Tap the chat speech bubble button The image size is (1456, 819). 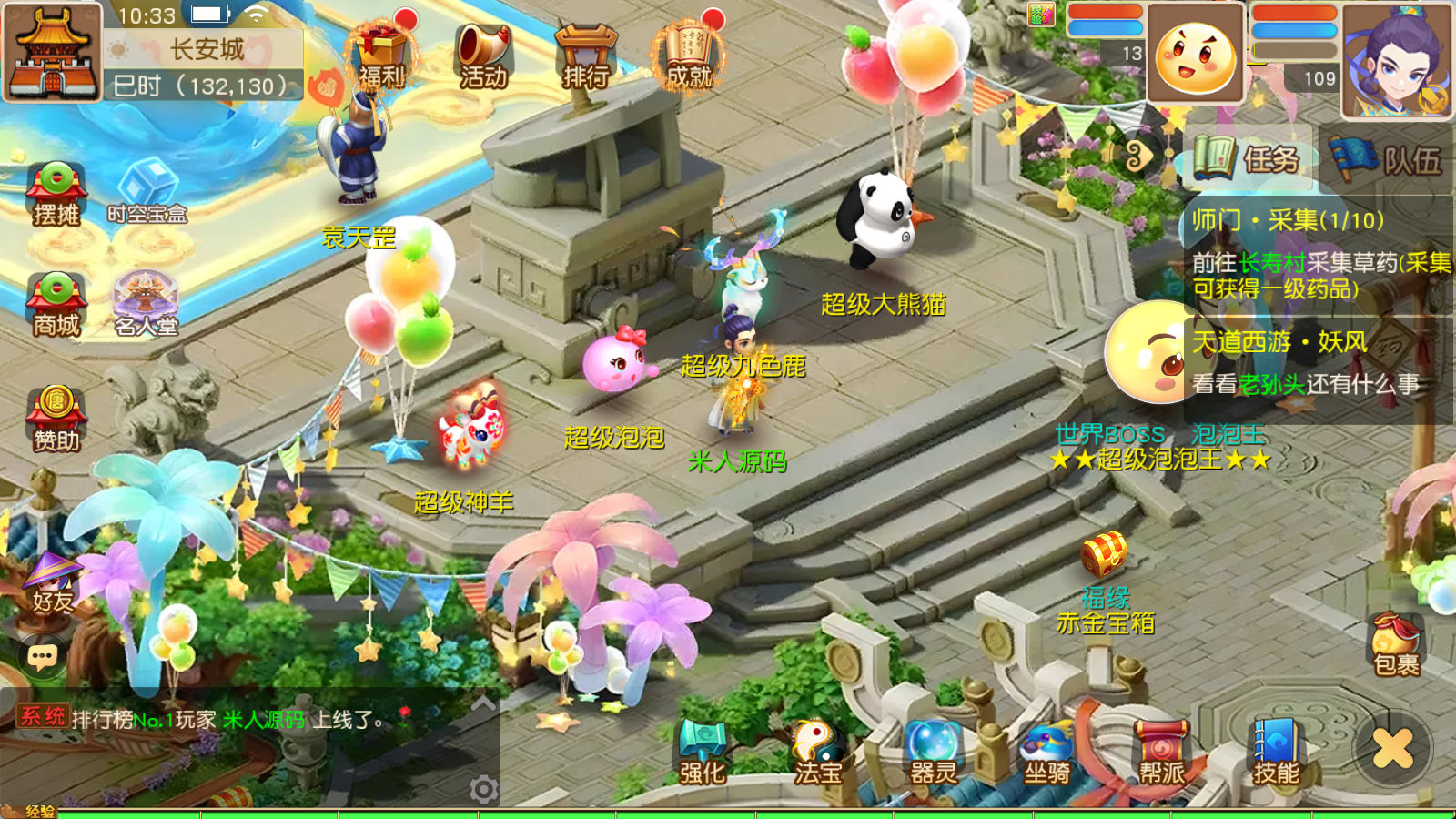pos(43,656)
